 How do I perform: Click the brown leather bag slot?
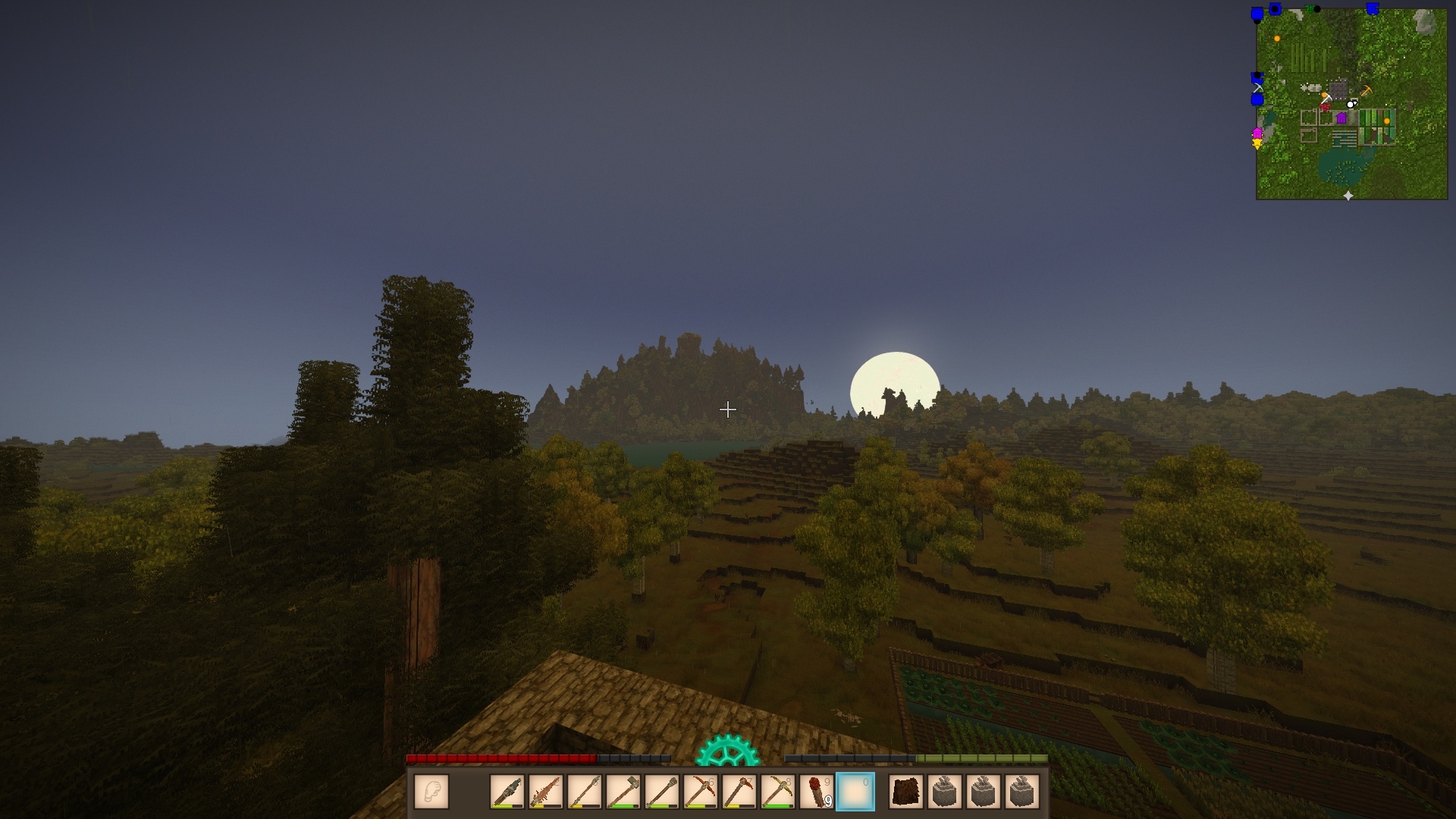[906, 792]
